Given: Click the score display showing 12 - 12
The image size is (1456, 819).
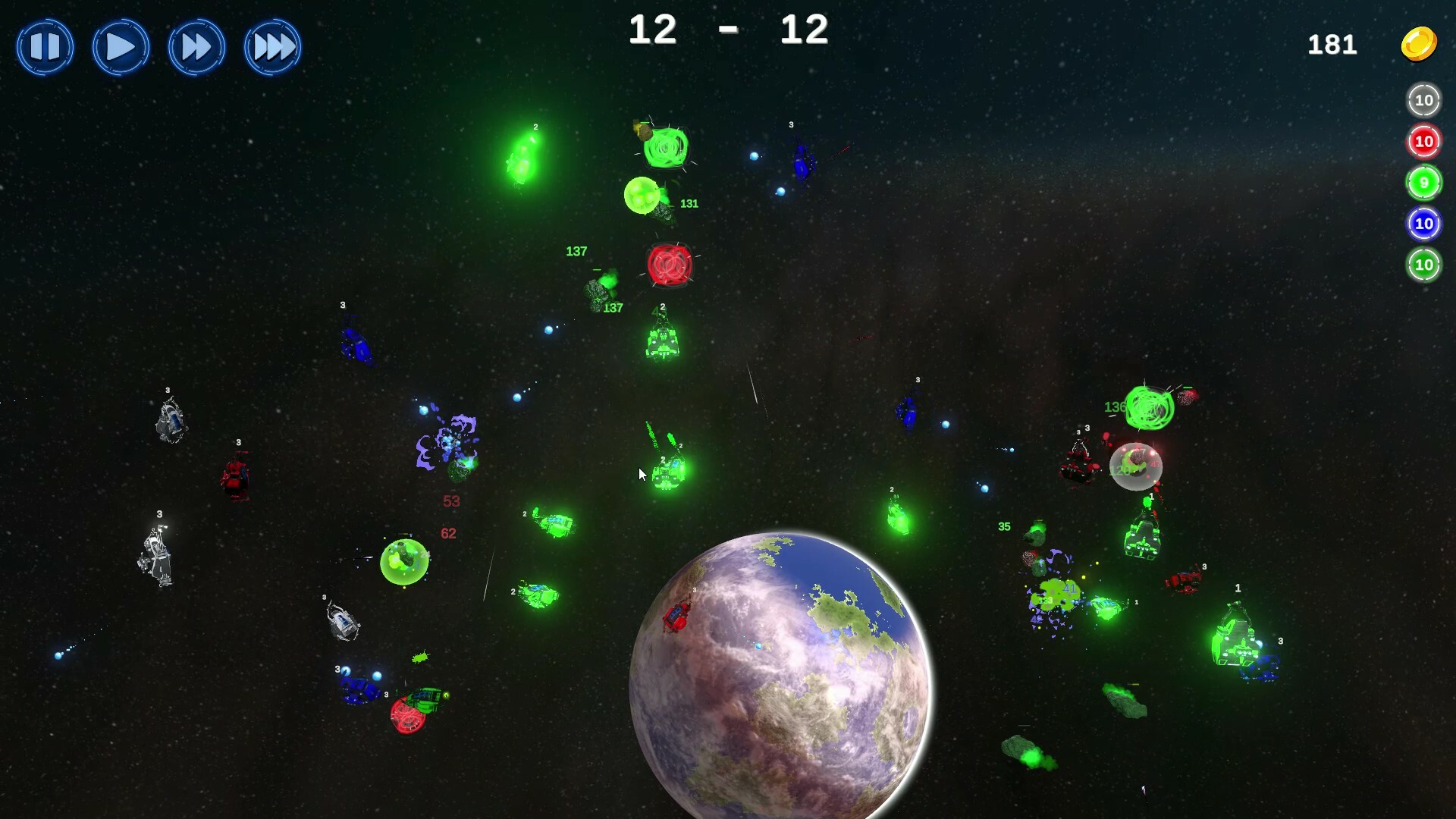Looking at the screenshot, I should coord(728,30).
